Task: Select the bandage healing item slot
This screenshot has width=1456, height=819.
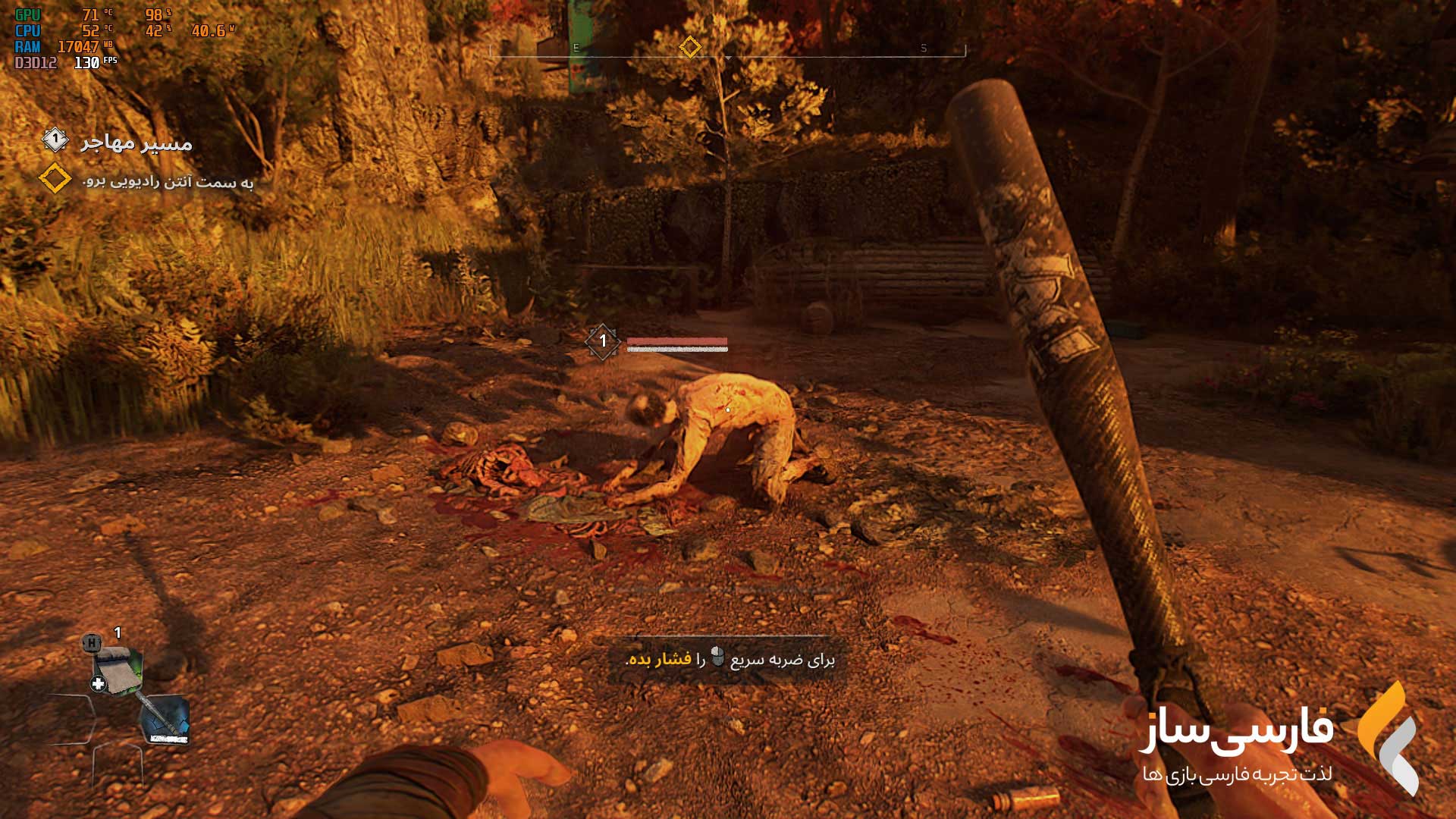Action: (x=117, y=669)
